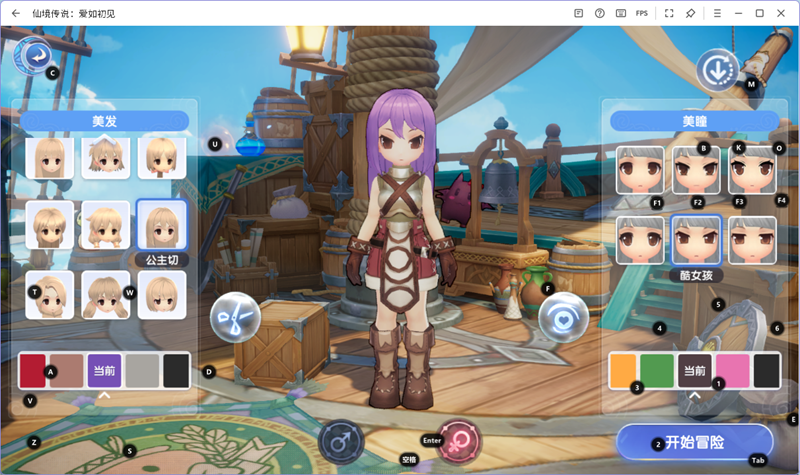
Task: Select the female gender button
Action: click(460, 441)
